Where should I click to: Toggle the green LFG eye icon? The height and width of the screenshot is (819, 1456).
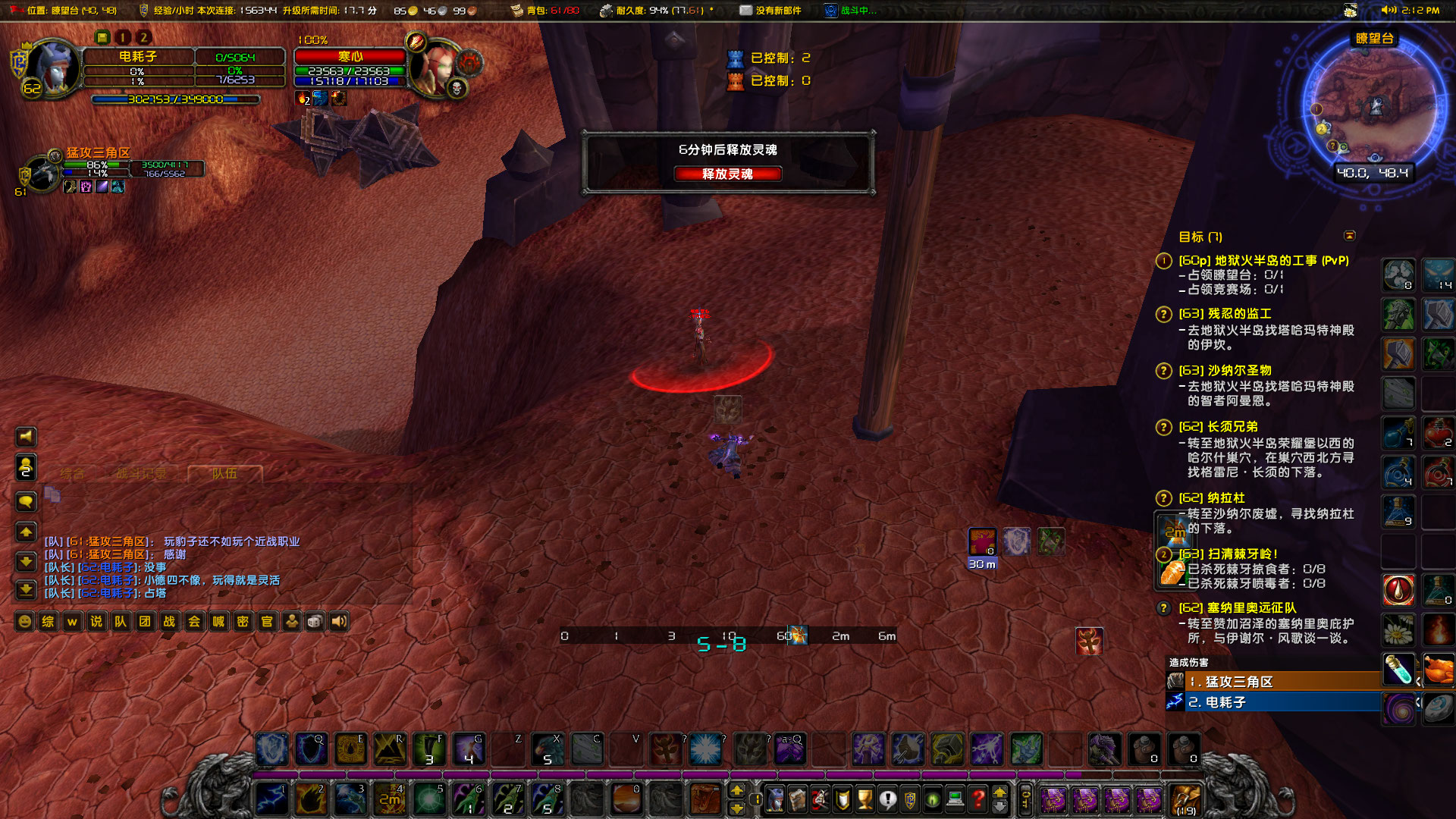pos(931,800)
